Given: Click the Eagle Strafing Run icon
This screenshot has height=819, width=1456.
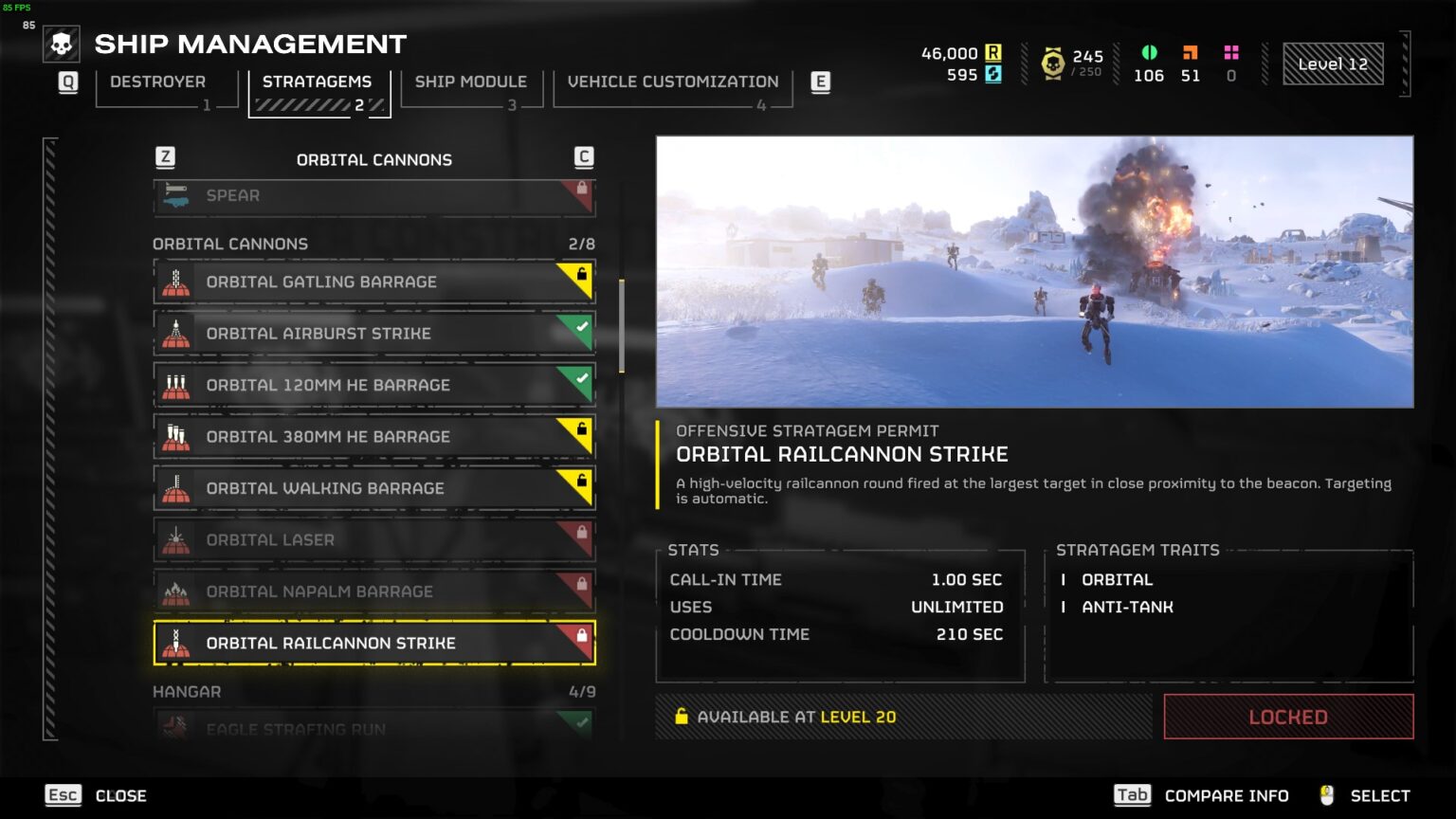Looking at the screenshot, I should click(x=176, y=728).
